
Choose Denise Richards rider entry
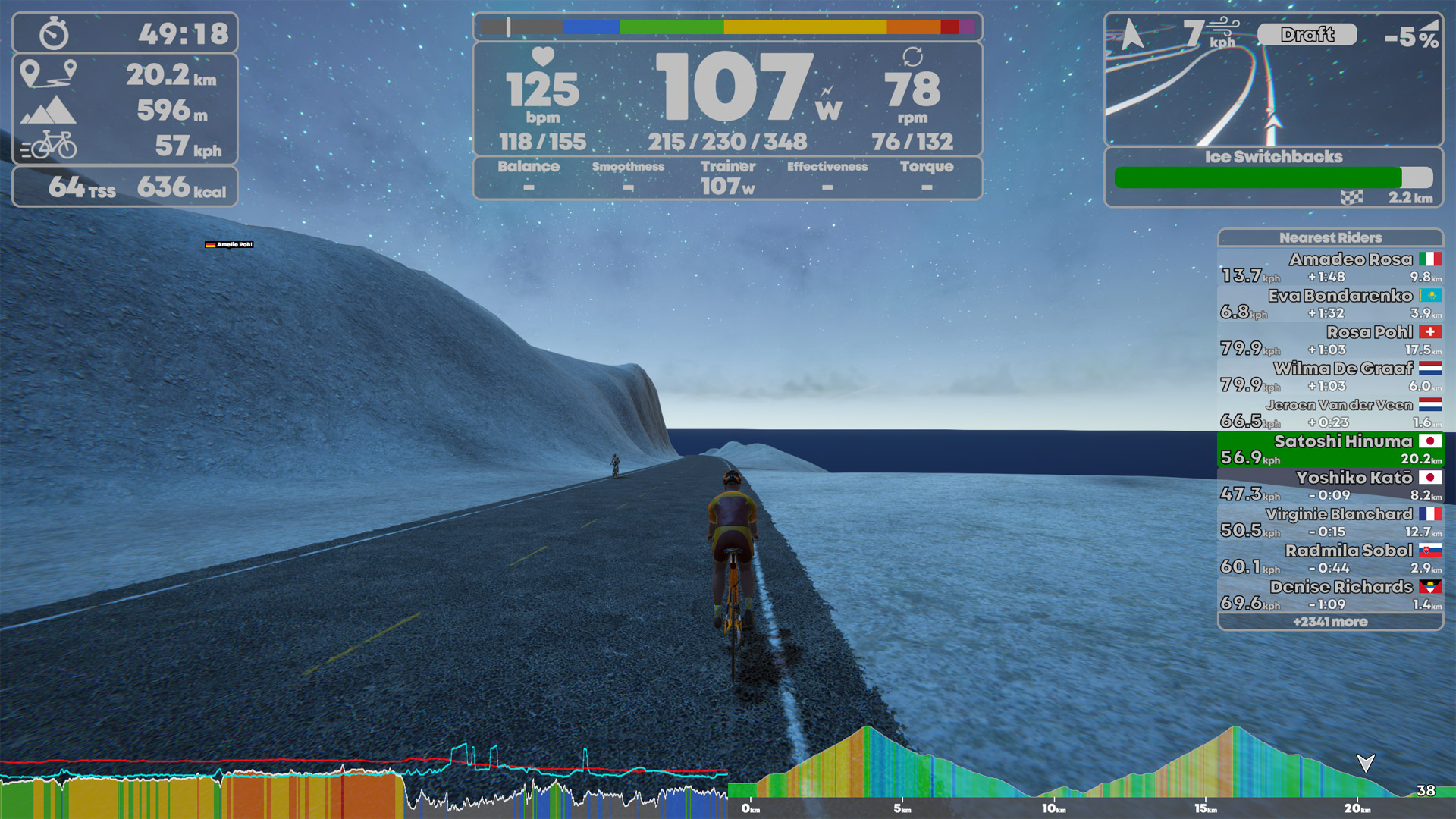(1330, 595)
